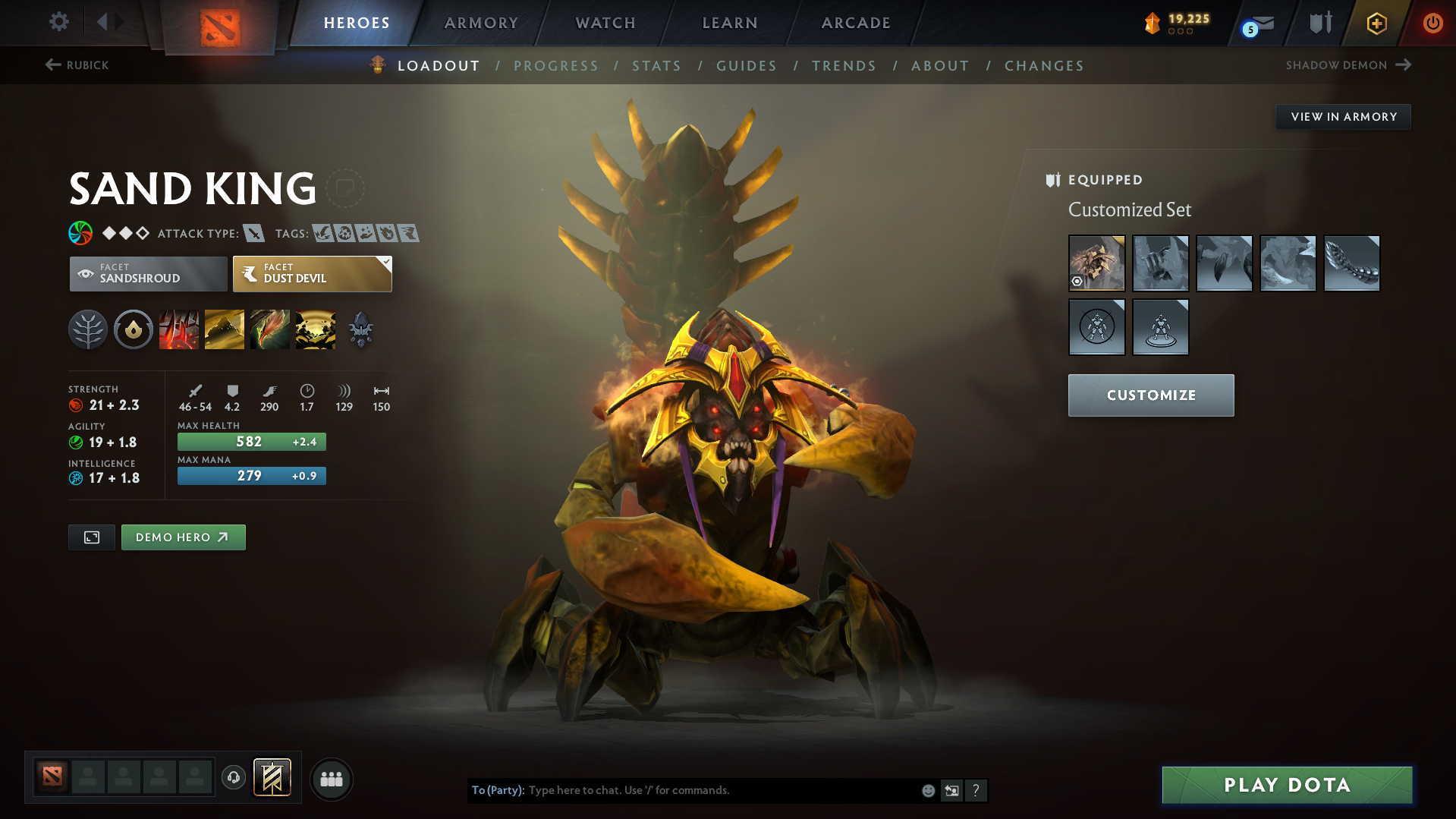Click the back arrow to Rubick
The width and height of the screenshot is (1456, 819).
52,65
